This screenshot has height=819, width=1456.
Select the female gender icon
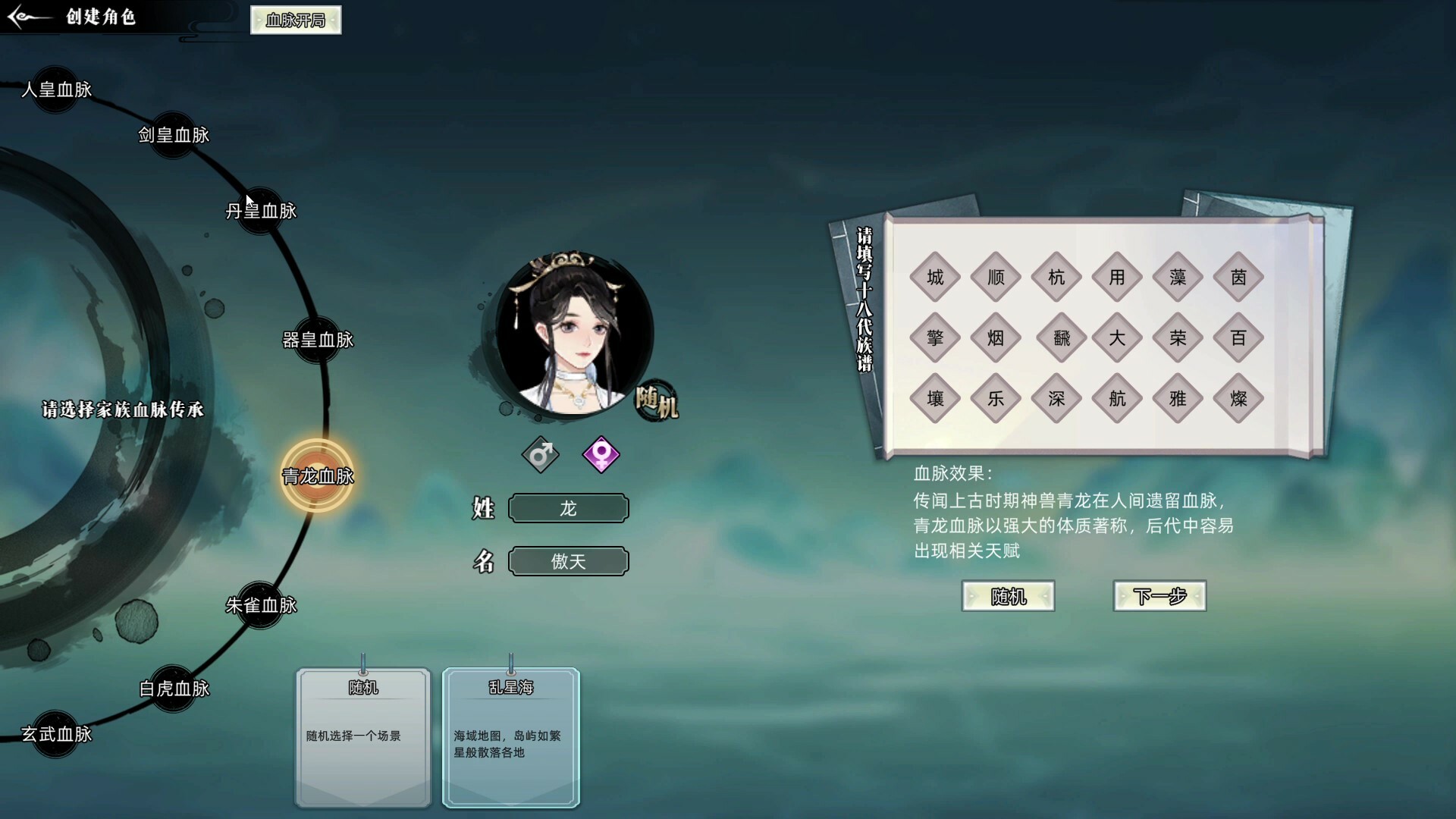click(601, 455)
